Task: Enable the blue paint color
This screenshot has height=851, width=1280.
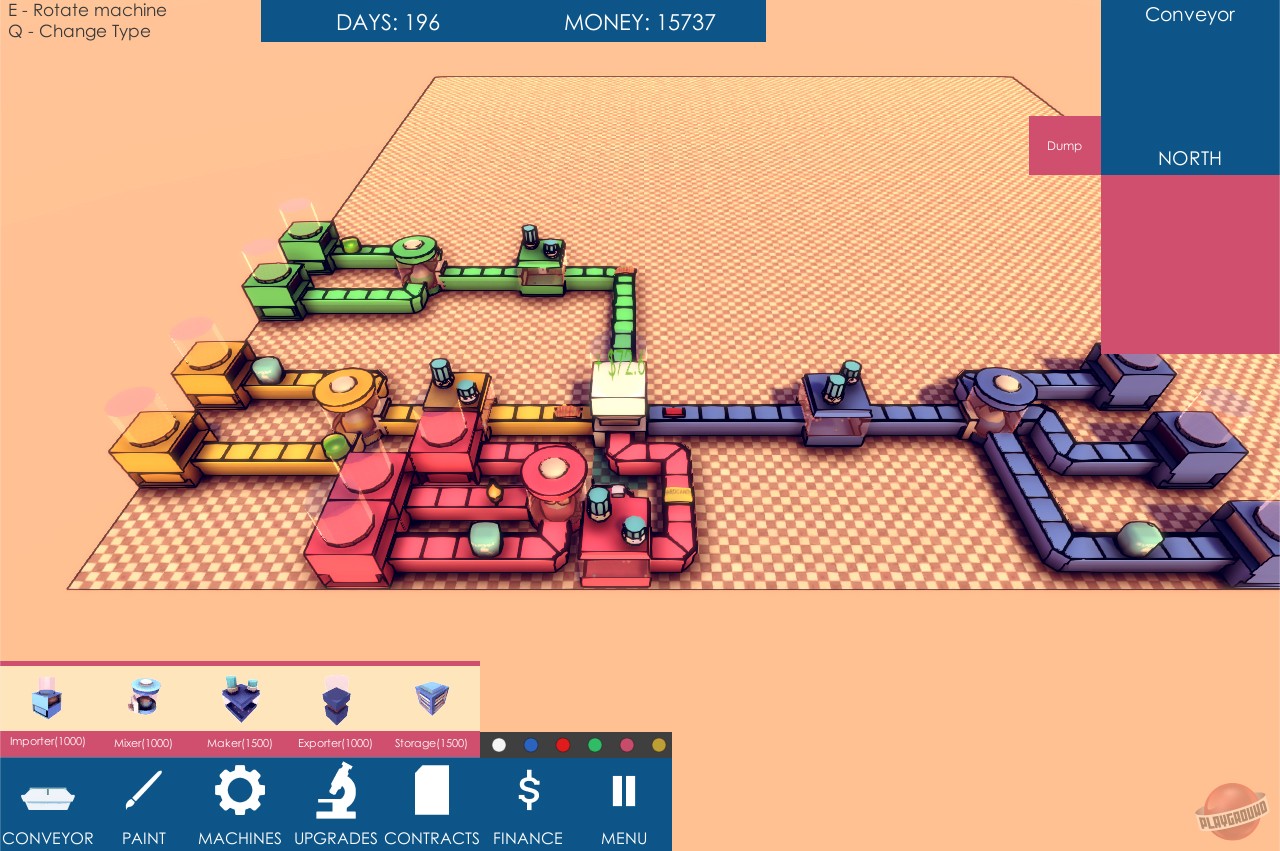Action: pos(531,745)
